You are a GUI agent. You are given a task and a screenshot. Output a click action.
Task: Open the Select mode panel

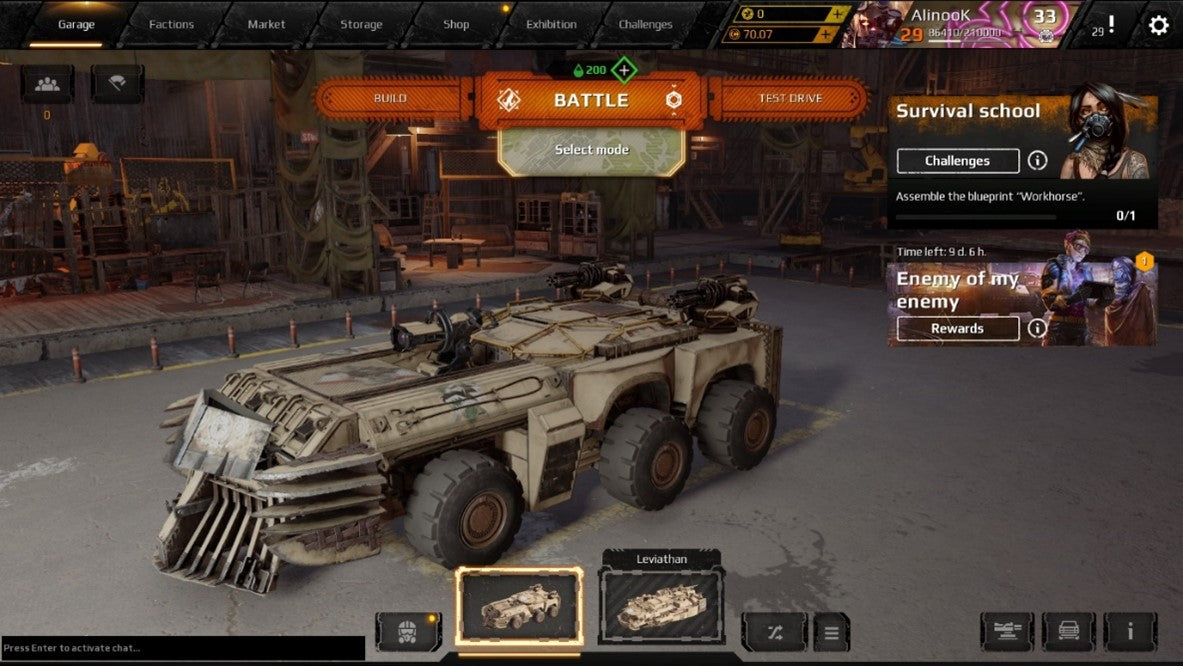click(592, 150)
